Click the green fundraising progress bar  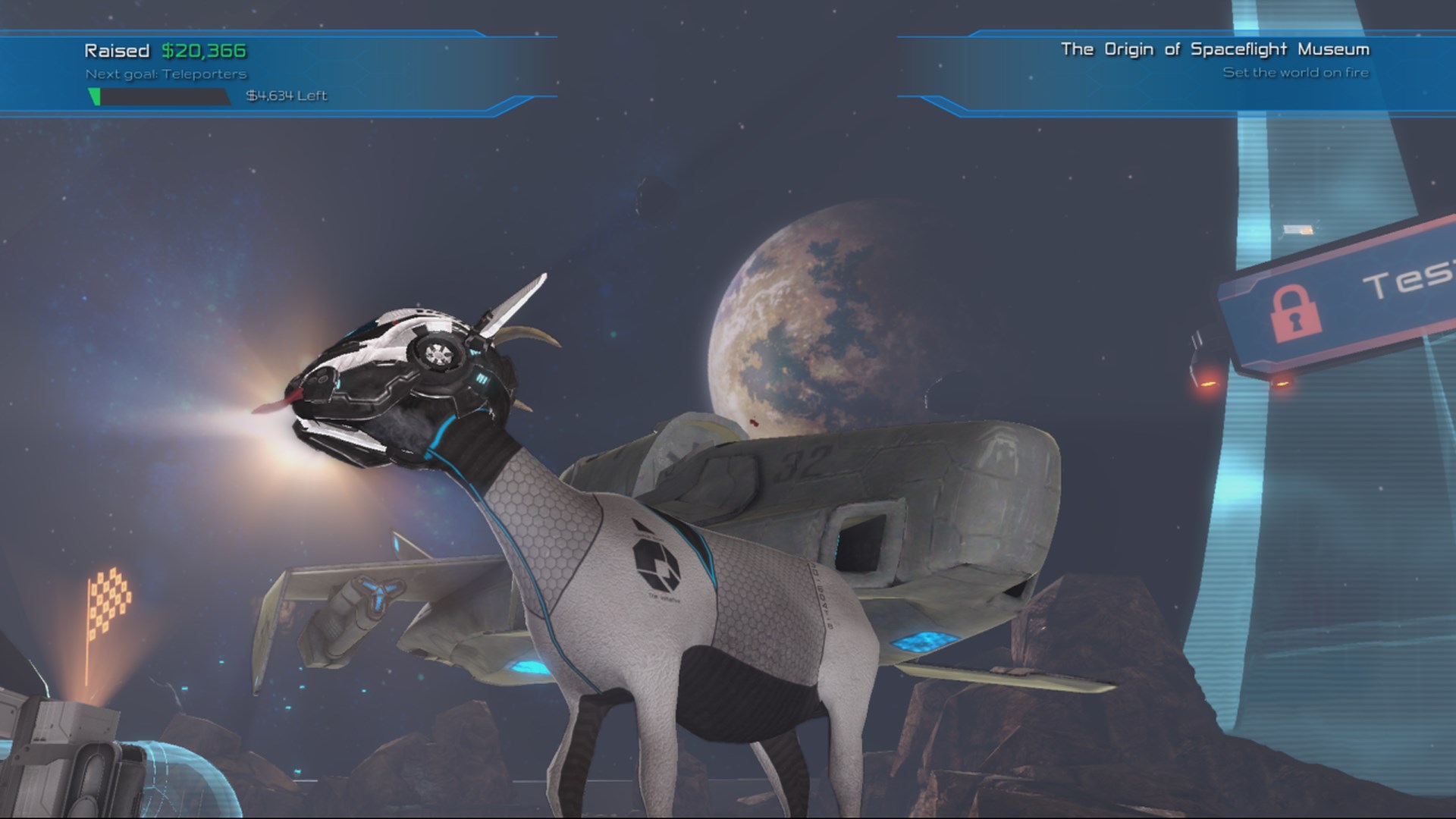coord(96,96)
